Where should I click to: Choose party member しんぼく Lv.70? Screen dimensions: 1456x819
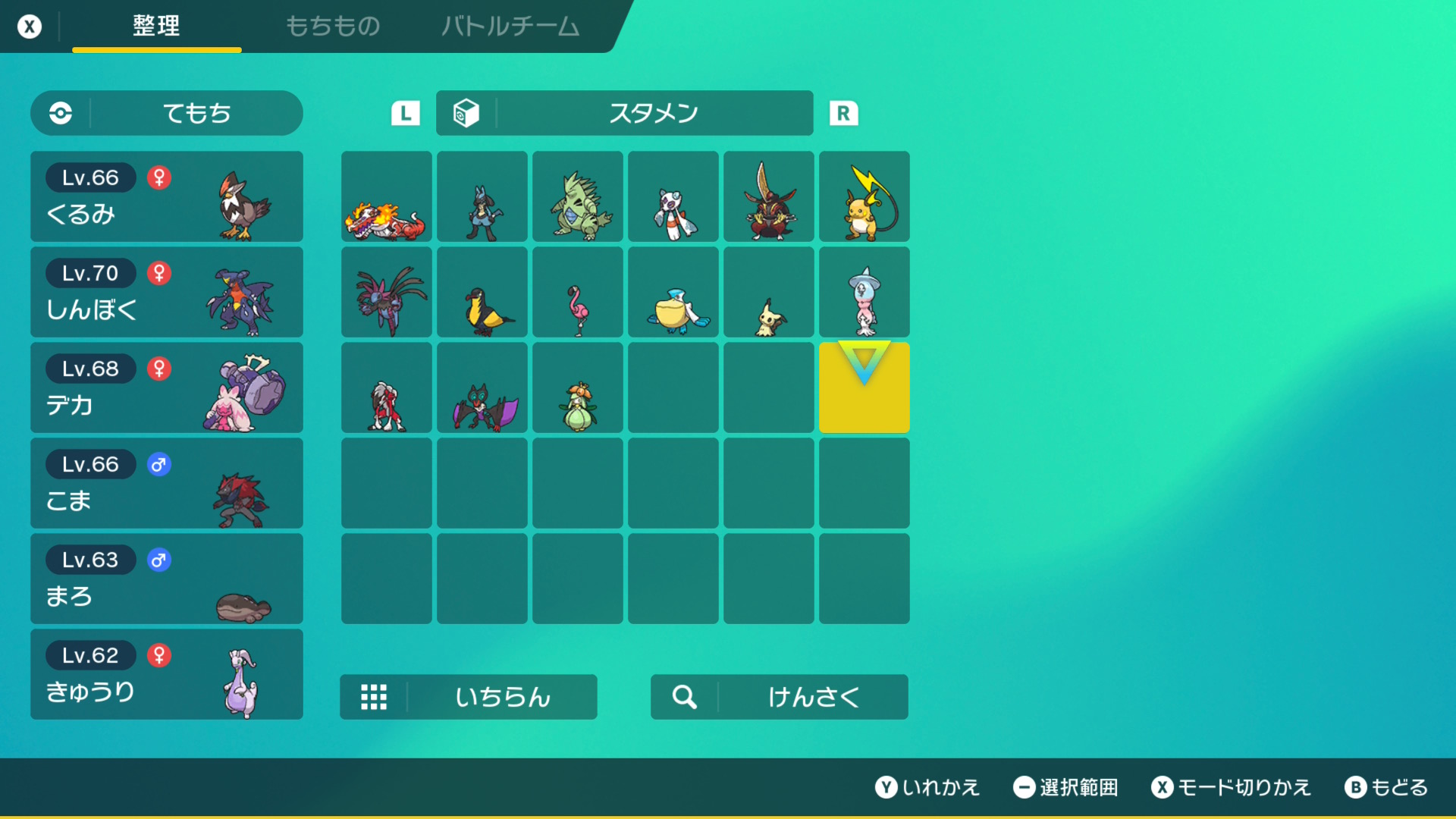(x=167, y=292)
